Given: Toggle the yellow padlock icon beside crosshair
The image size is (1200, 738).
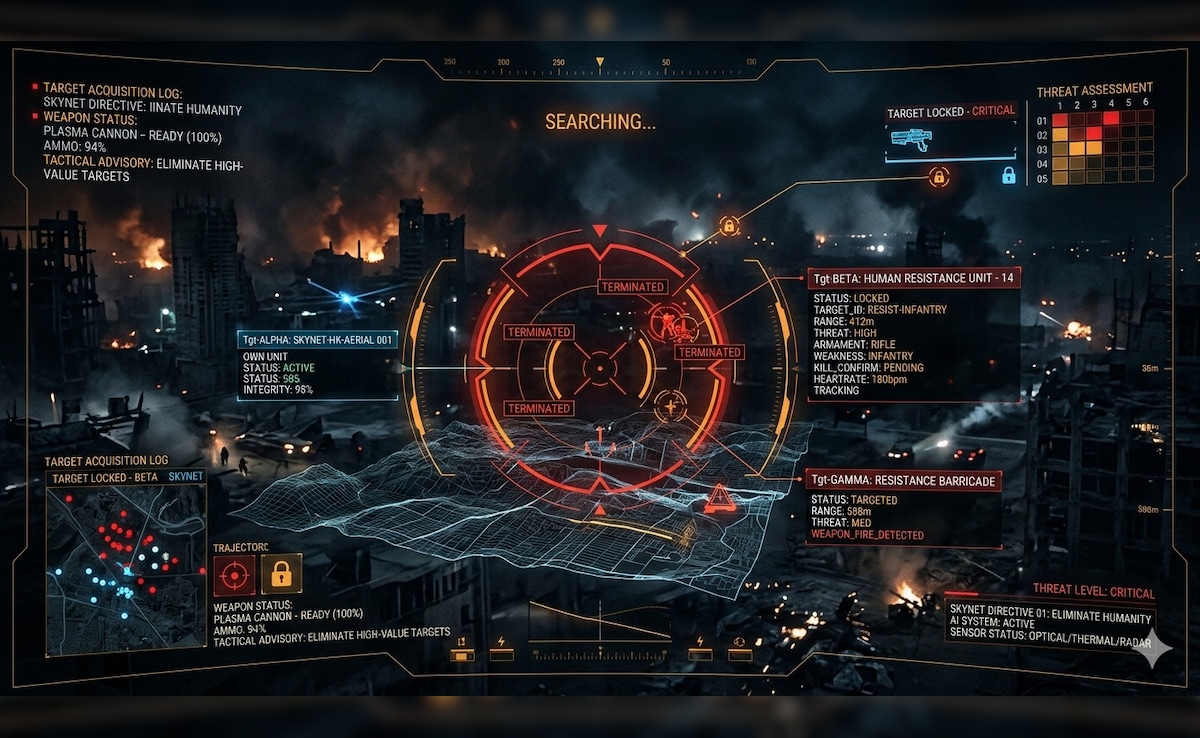Looking at the screenshot, I should click(x=281, y=575).
